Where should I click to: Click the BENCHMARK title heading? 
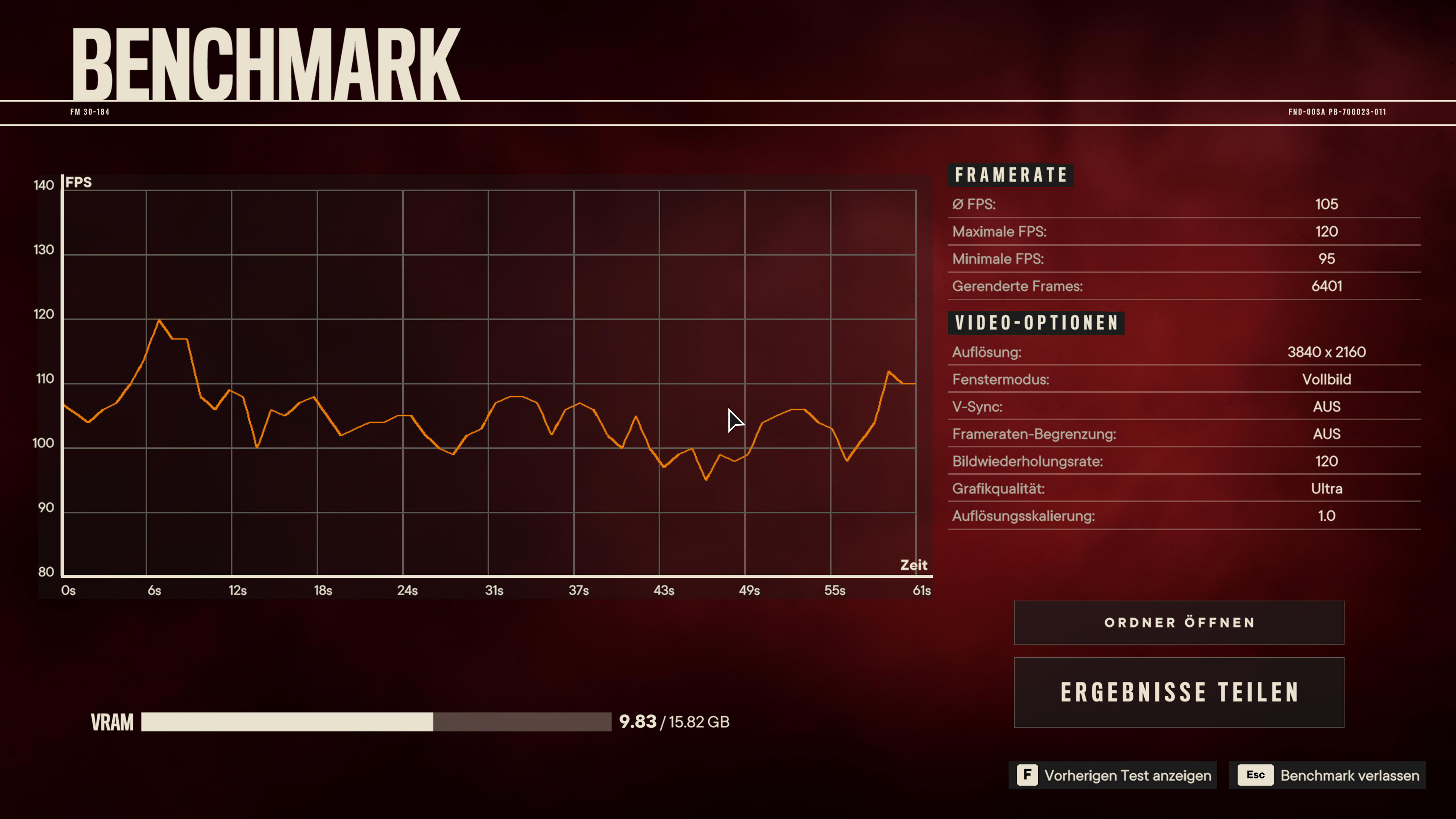[x=266, y=62]
